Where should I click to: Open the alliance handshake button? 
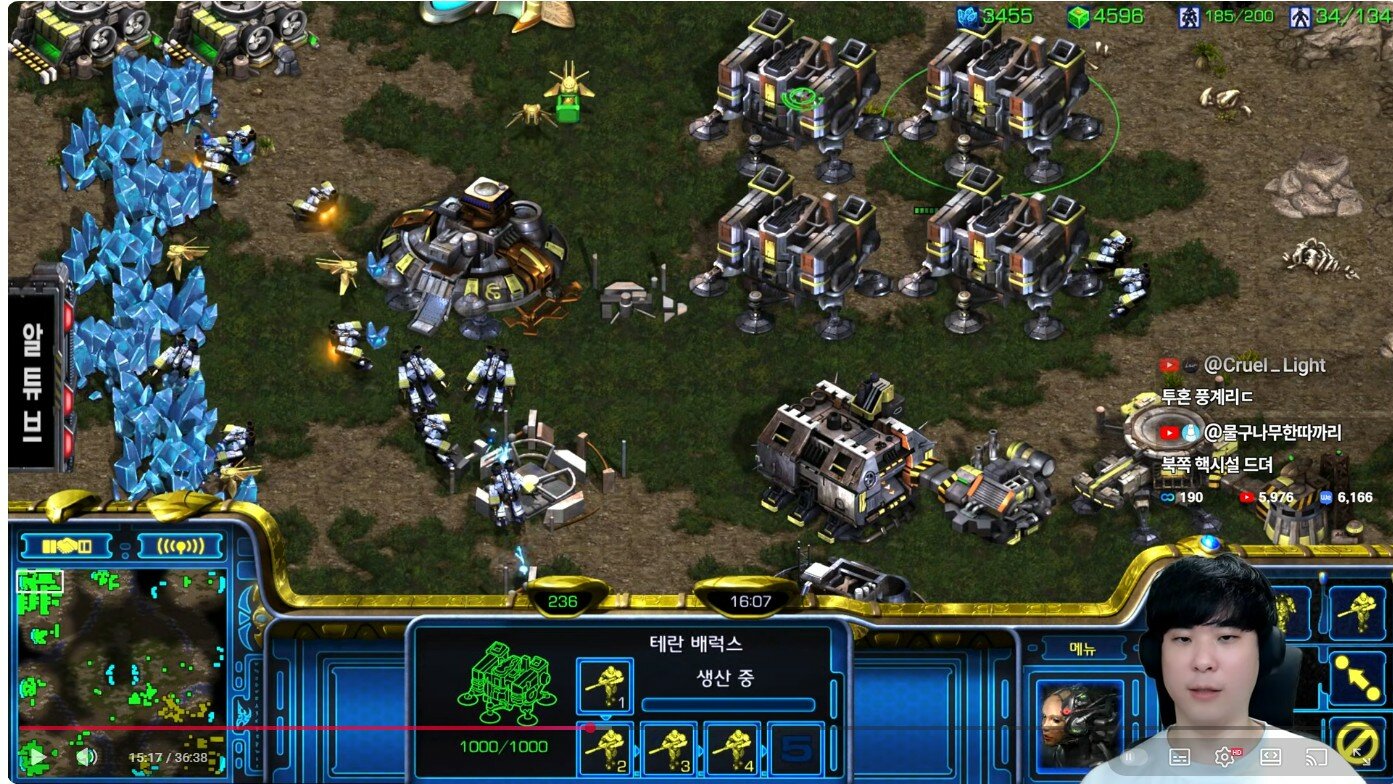[69, 546]
